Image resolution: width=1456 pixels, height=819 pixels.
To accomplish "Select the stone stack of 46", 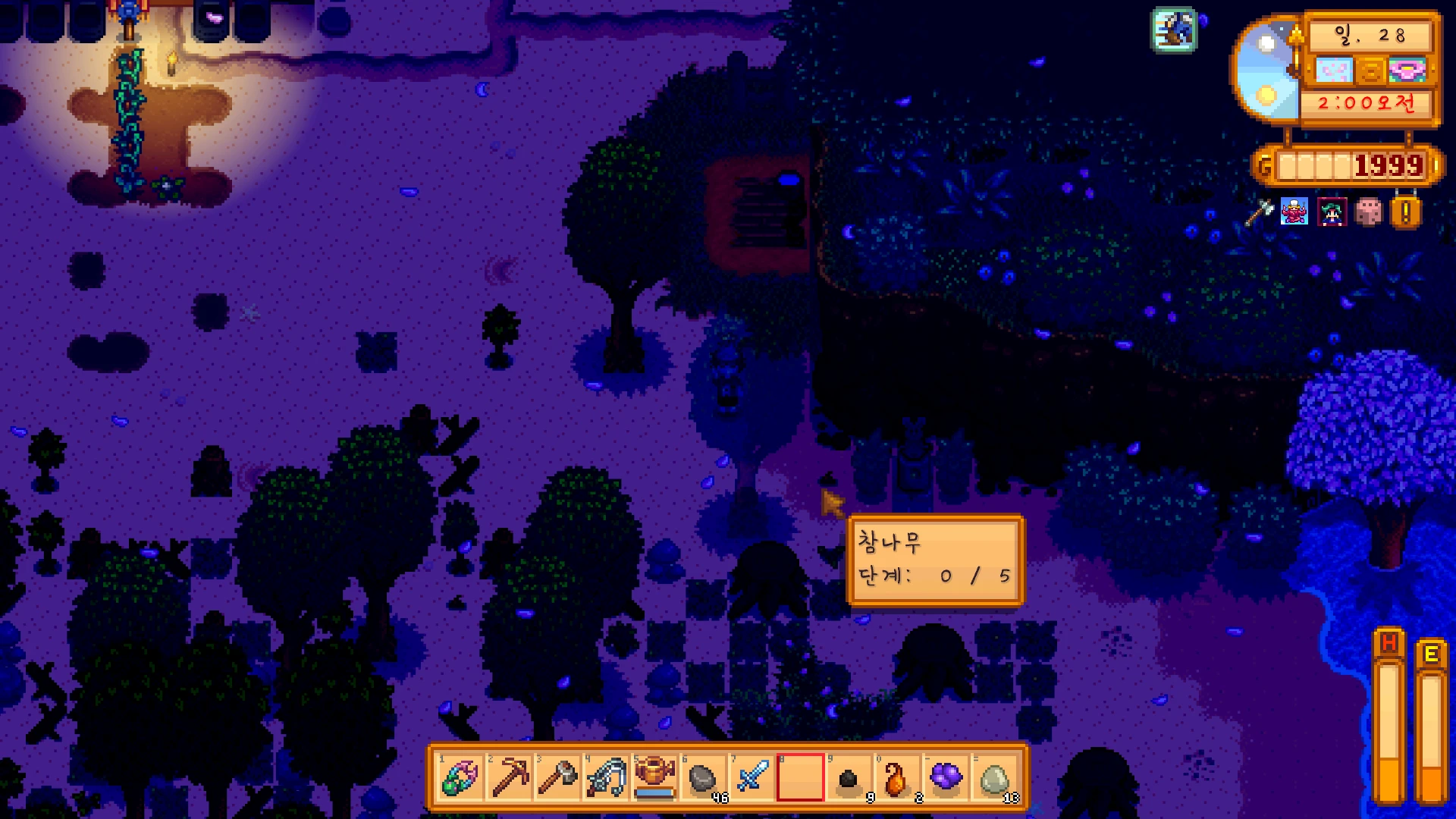I will tap(704, 777).
